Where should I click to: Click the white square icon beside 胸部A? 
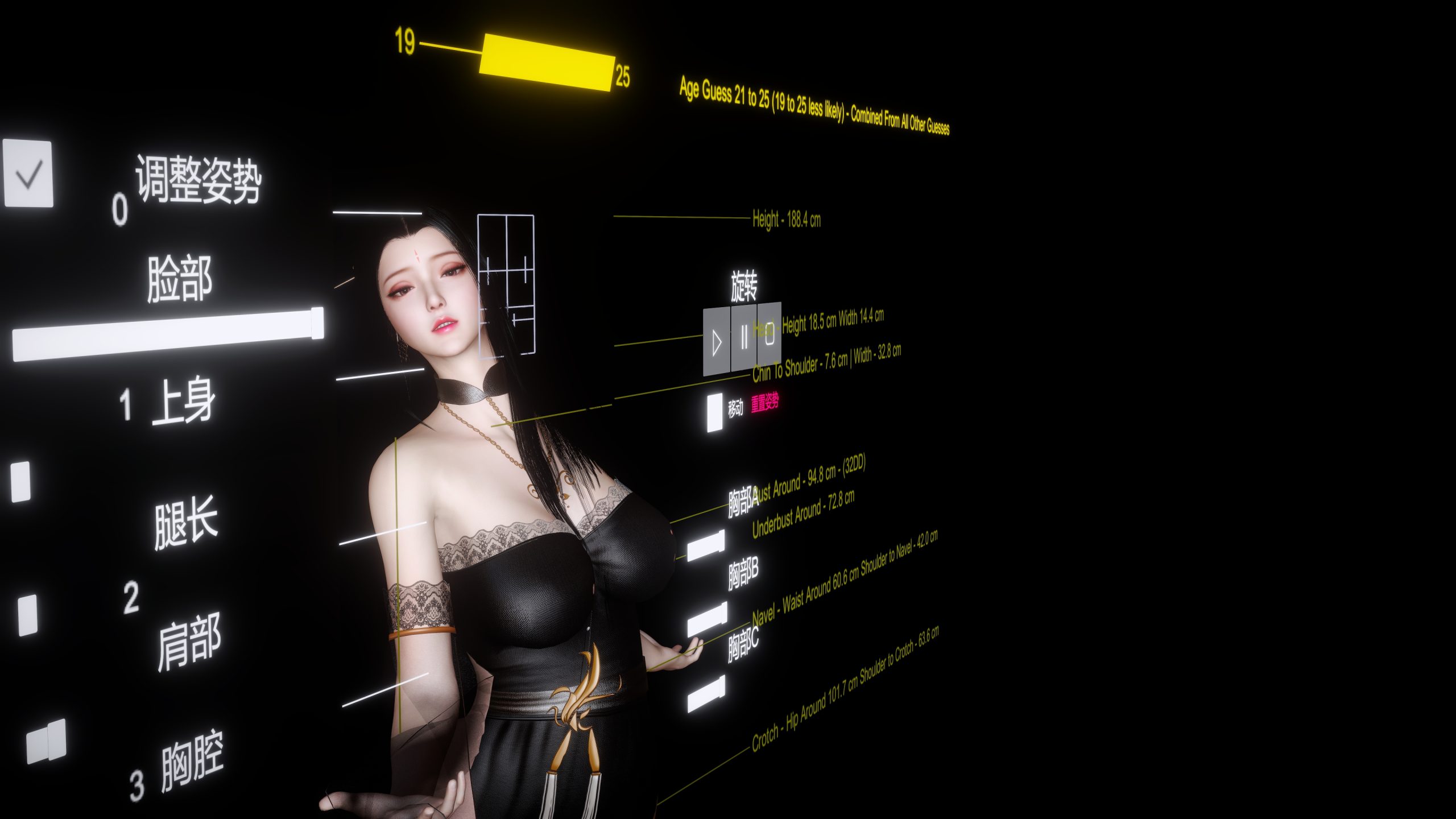[706, 545]
